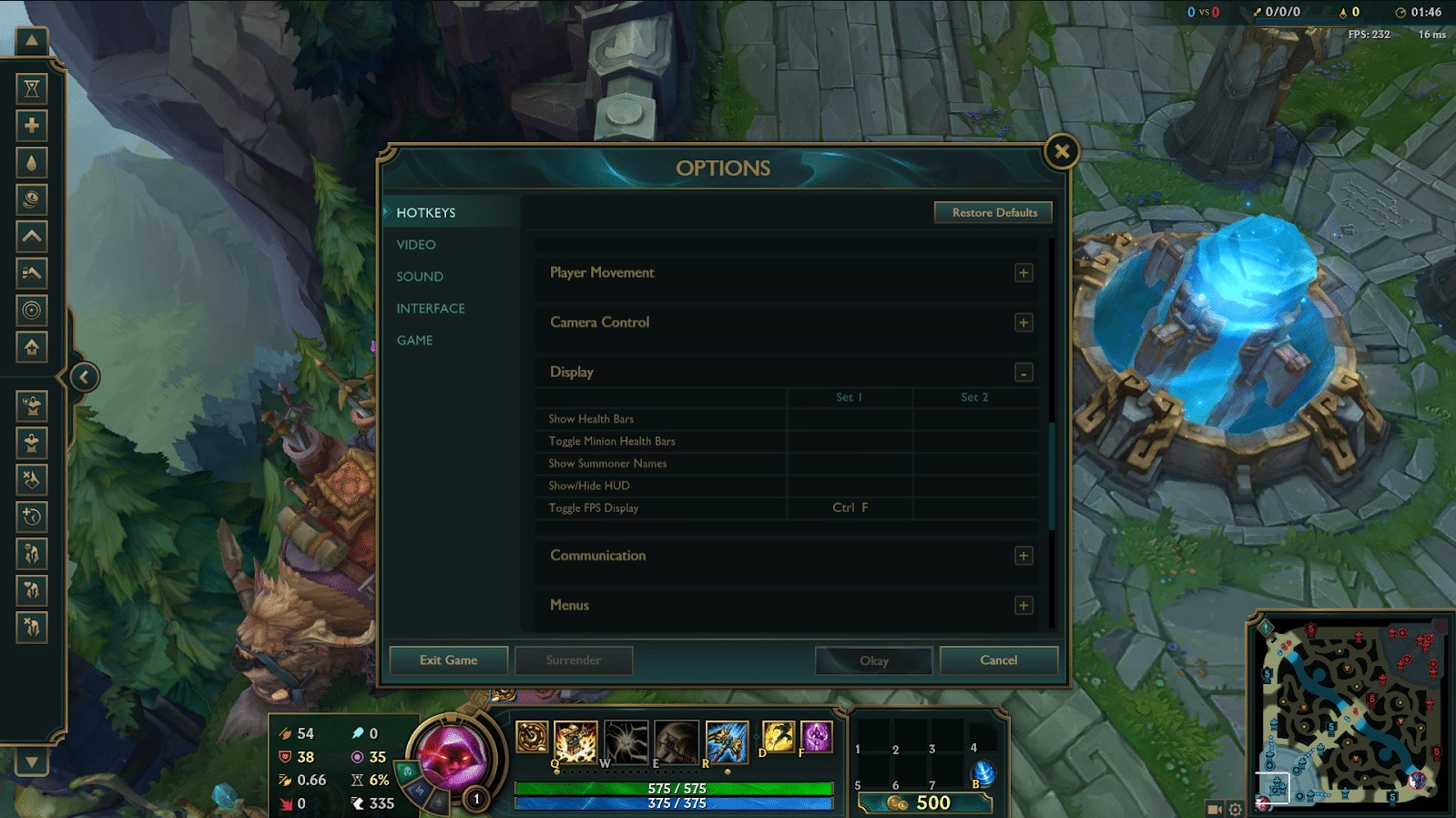
Task: Set the Toggle FPS Display Set 1 hotkey
Action: pyautogui.click(x=850, y=507)
